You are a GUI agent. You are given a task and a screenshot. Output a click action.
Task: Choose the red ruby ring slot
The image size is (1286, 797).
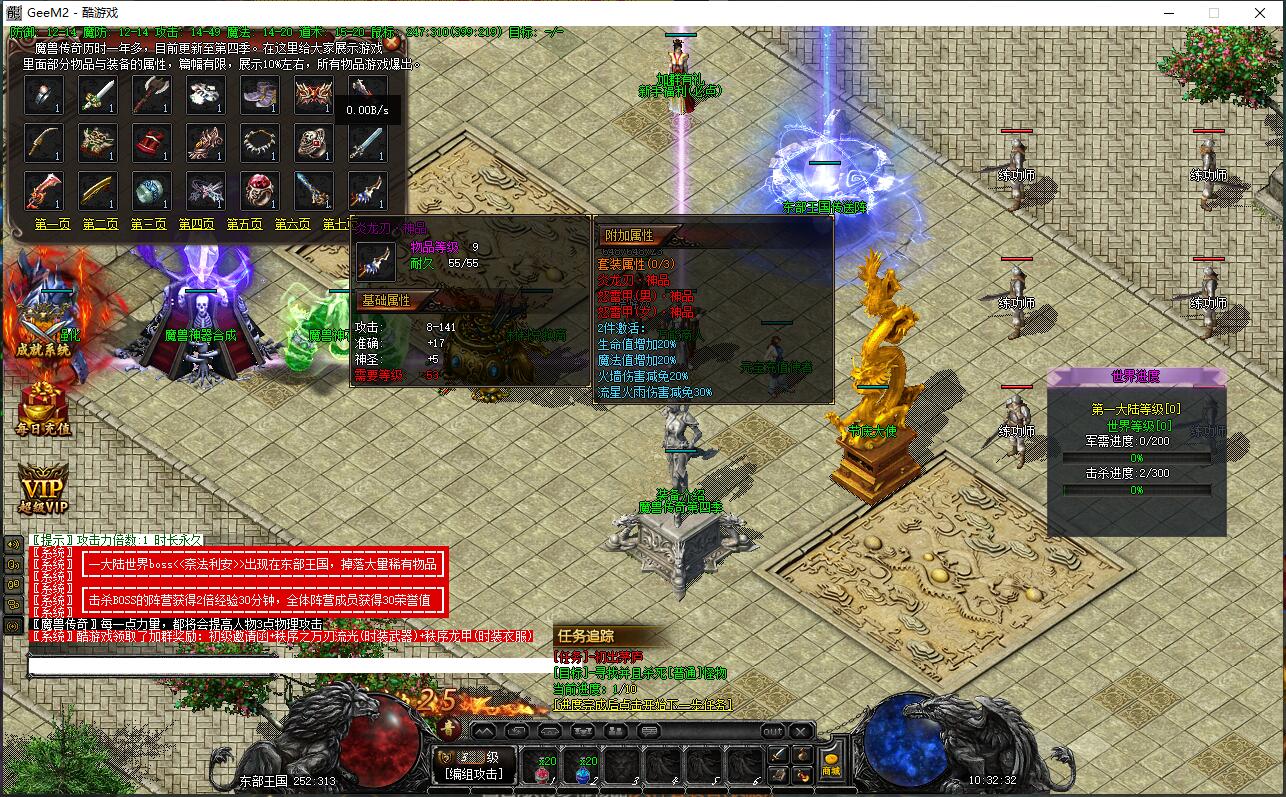[x=259, y=190]
